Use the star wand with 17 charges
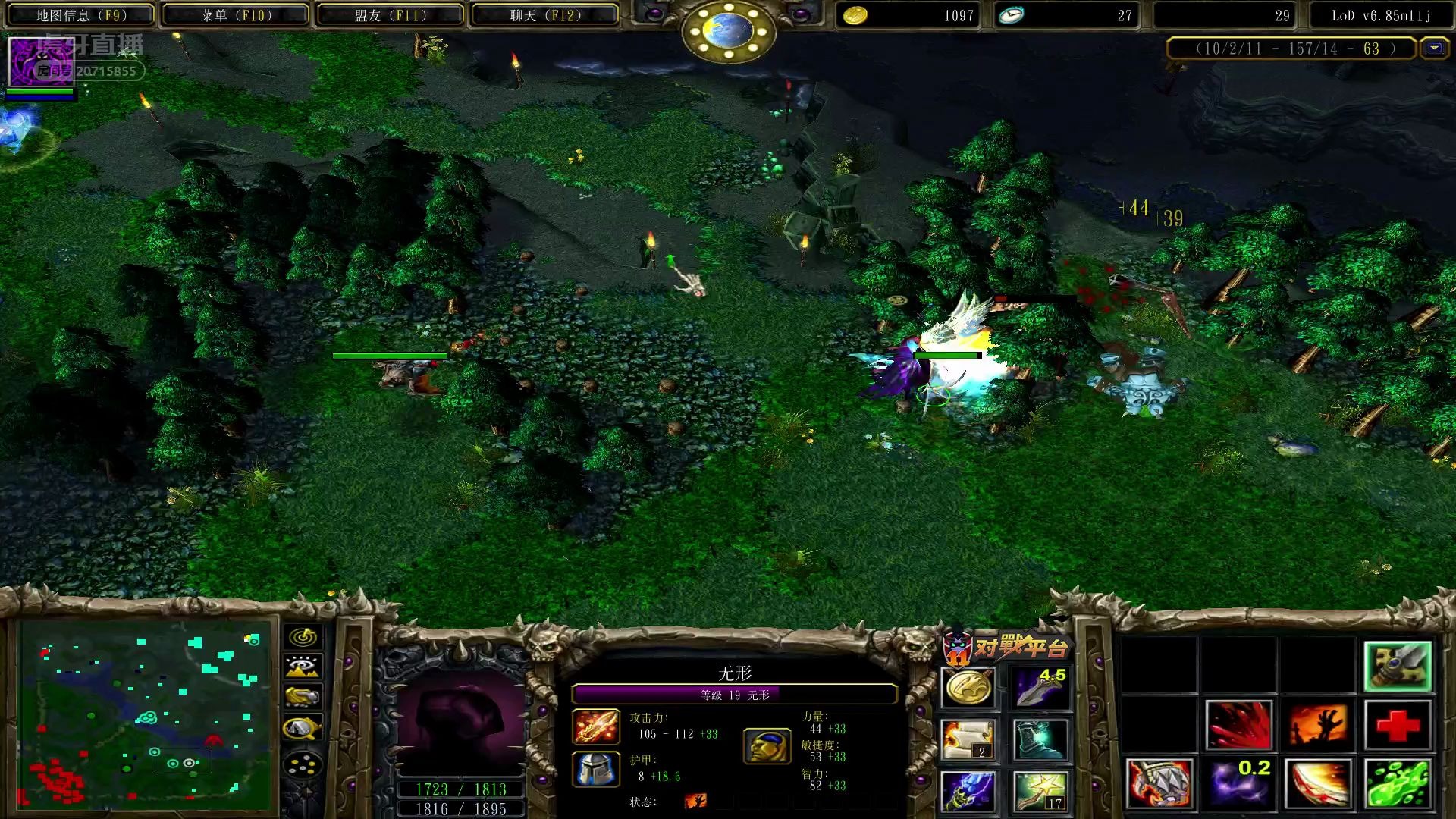The image size is (1456, 819). pos(1040,791)
